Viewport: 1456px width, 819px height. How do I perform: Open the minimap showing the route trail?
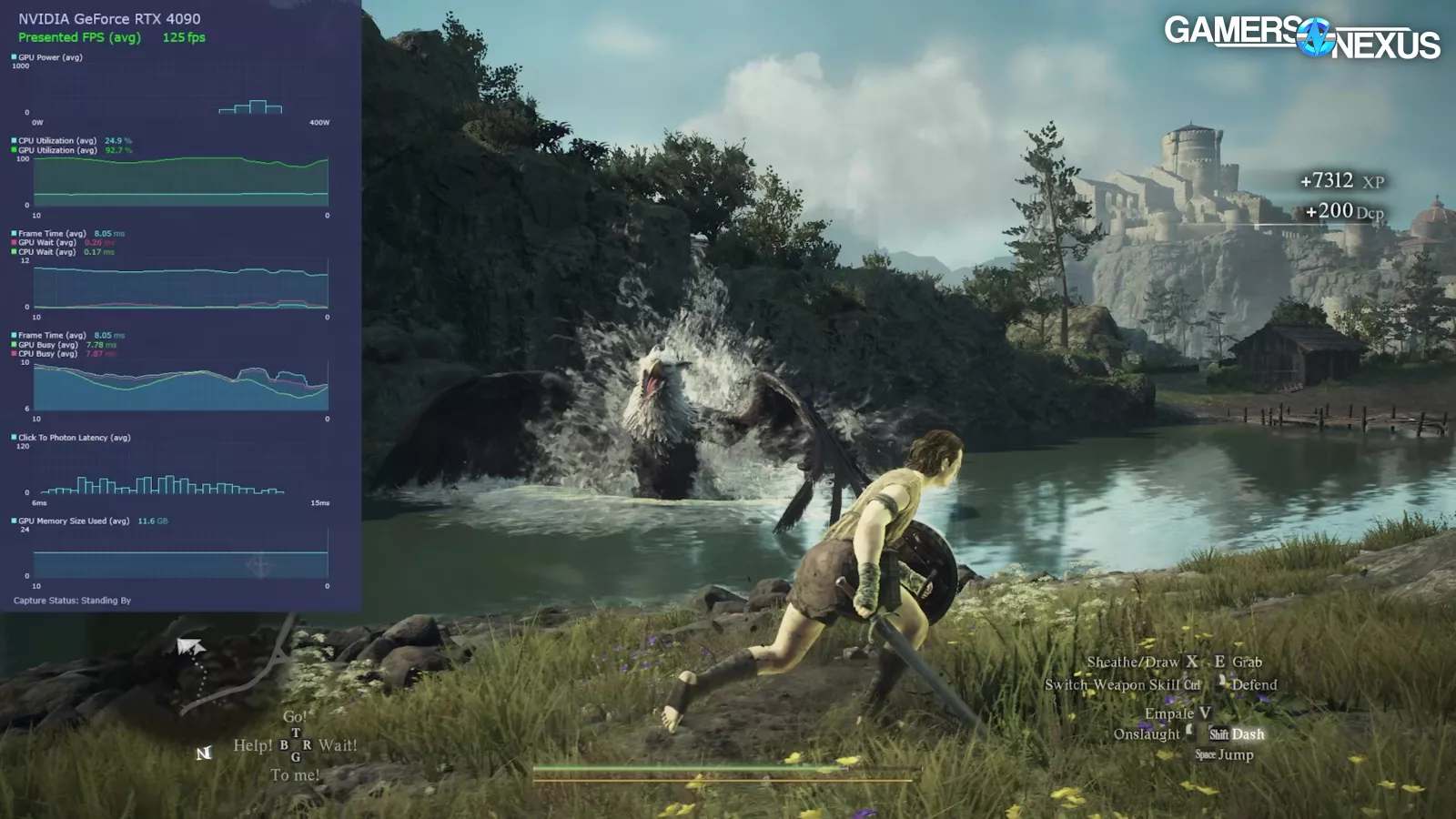[x=218, y=669]
